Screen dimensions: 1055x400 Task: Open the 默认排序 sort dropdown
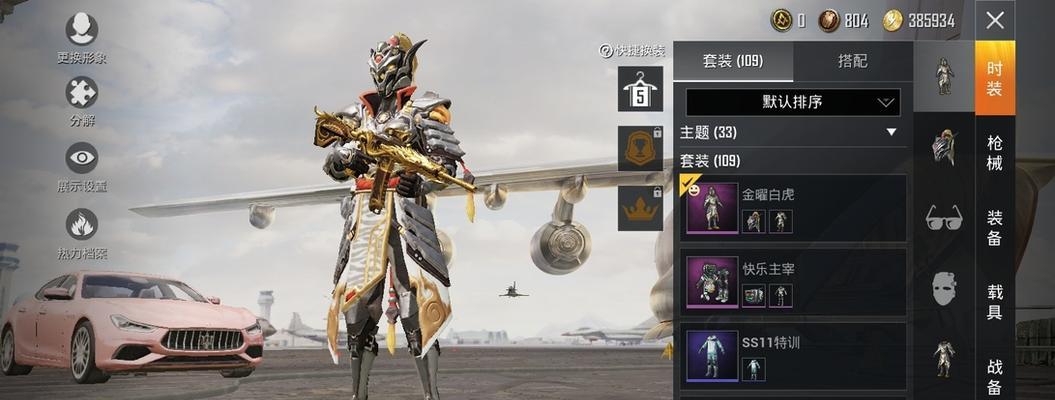(793, 102)
